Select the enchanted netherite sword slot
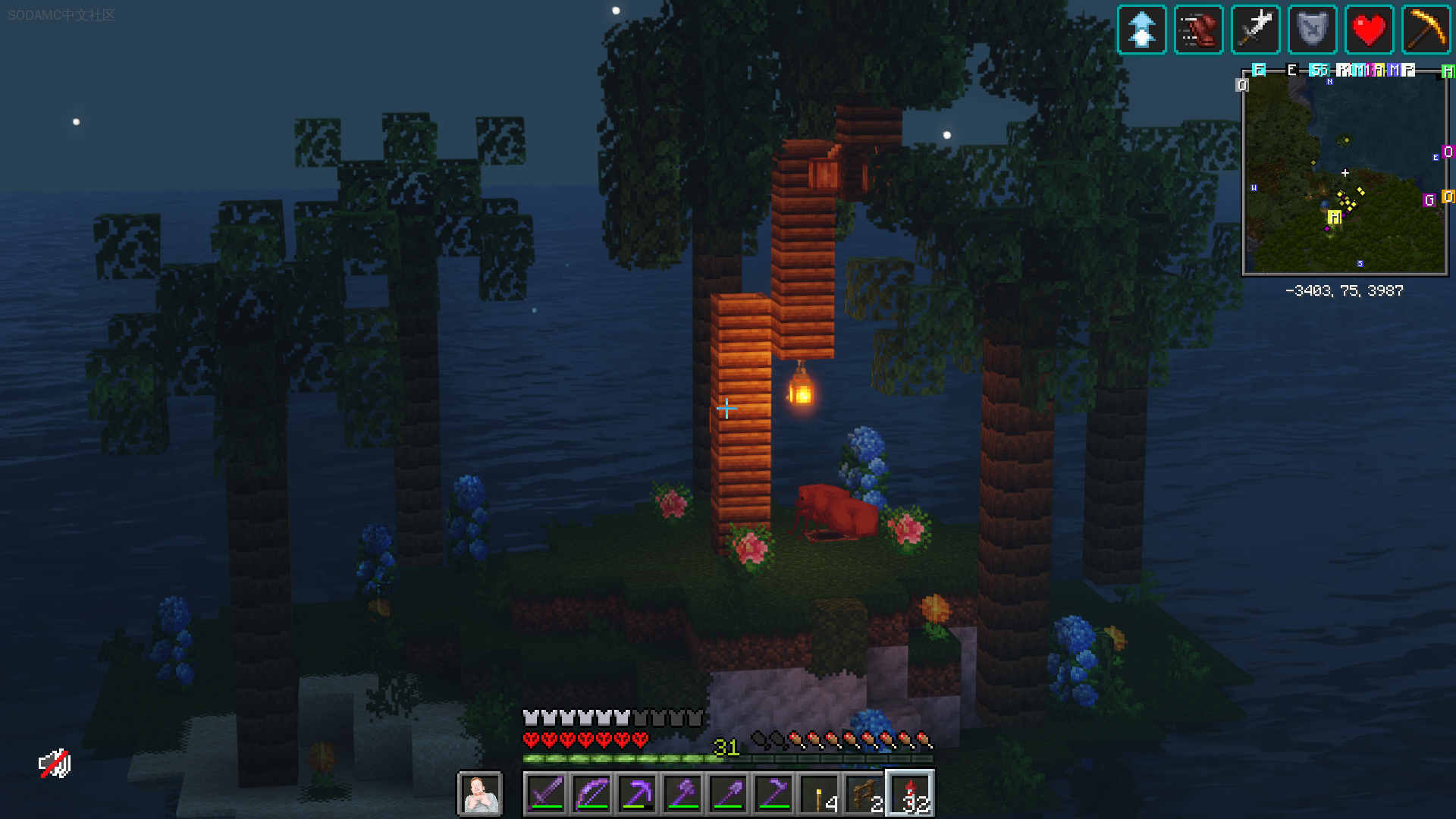 click(546, 794)
